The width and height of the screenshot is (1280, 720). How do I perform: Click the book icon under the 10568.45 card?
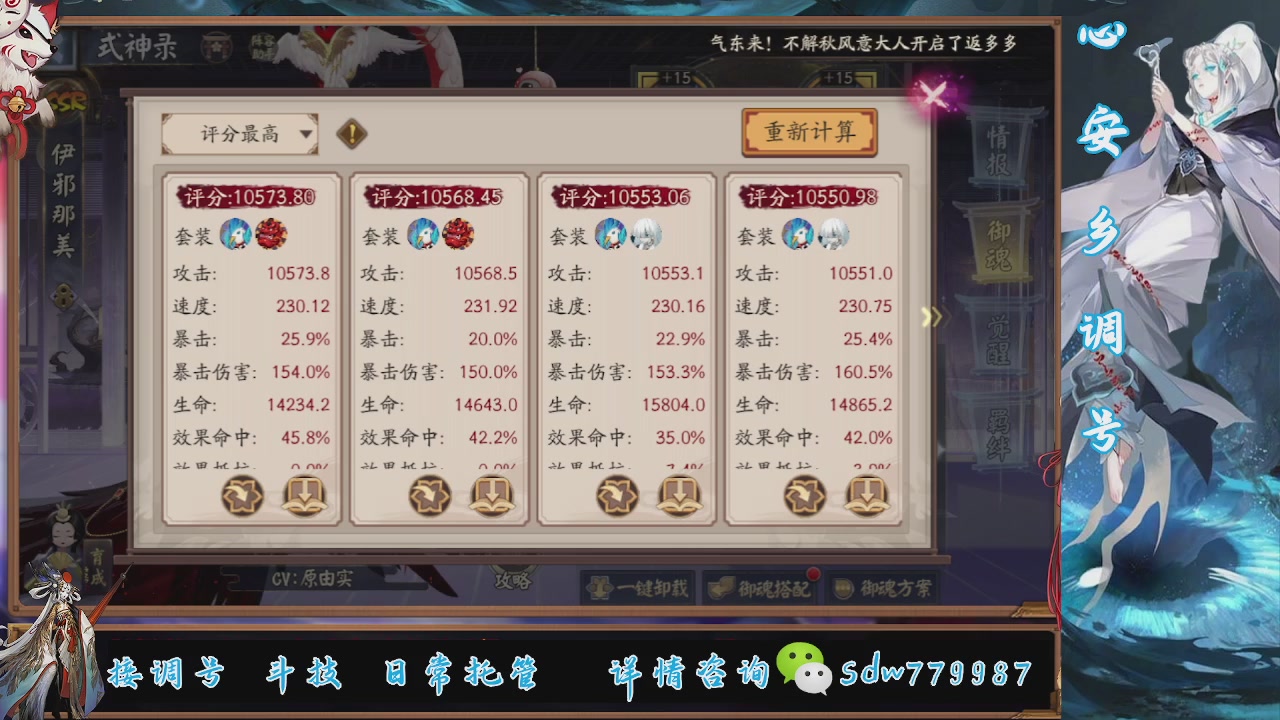(490, 495)
